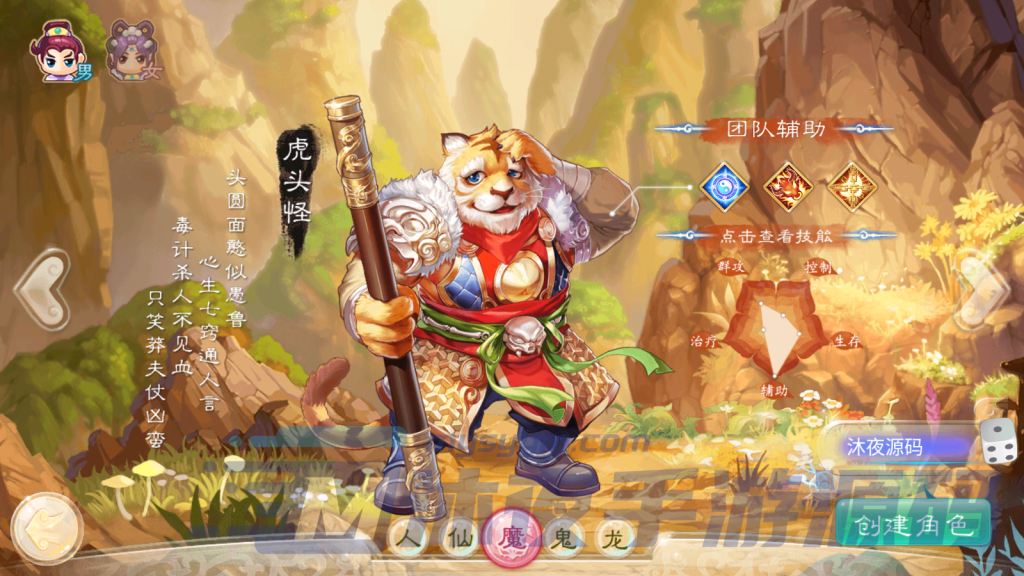View the golden cross skill icon

pyautogui.click(x=851, y=186)
